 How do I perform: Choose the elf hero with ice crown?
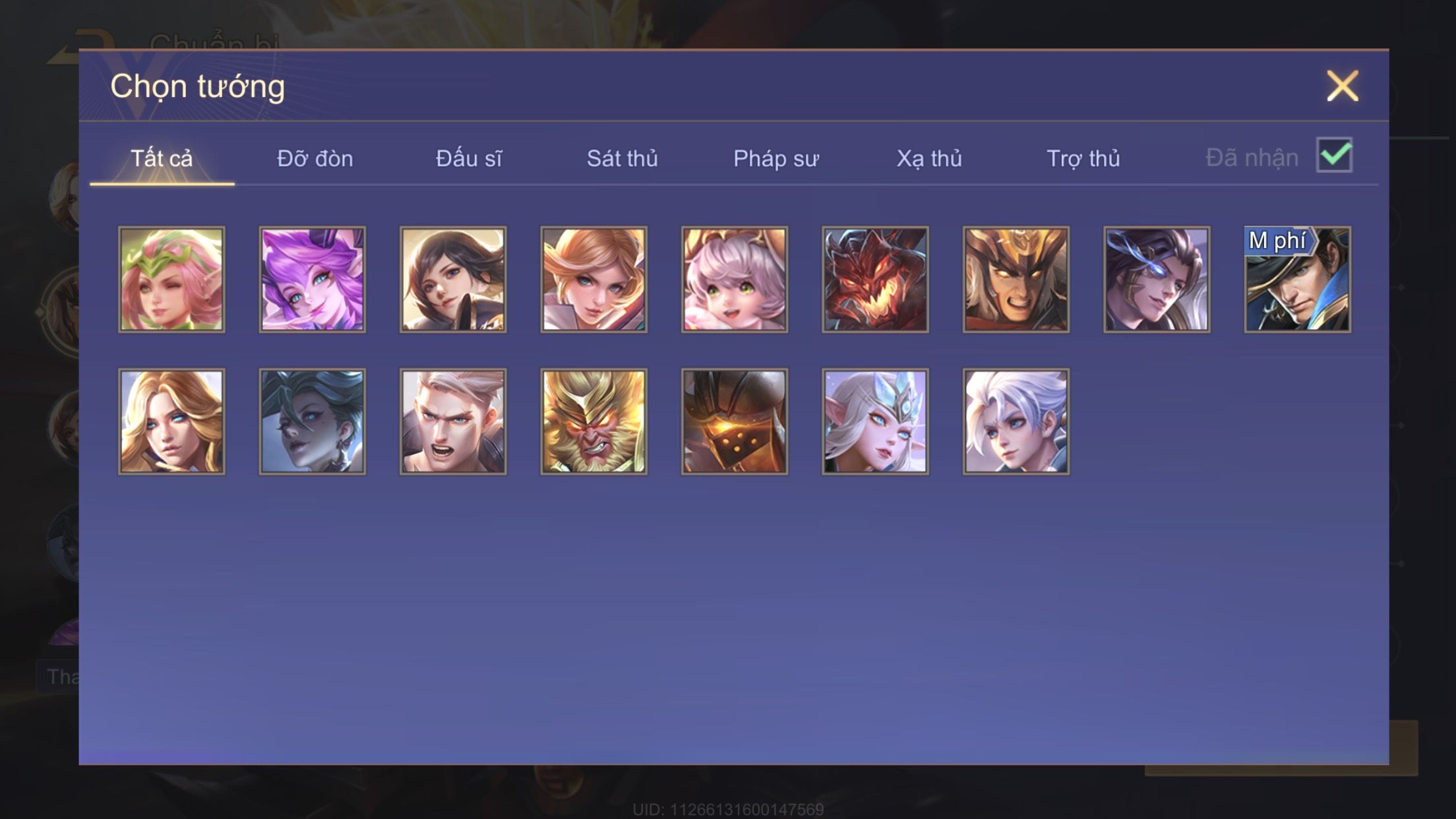click(x=875, y=421)
